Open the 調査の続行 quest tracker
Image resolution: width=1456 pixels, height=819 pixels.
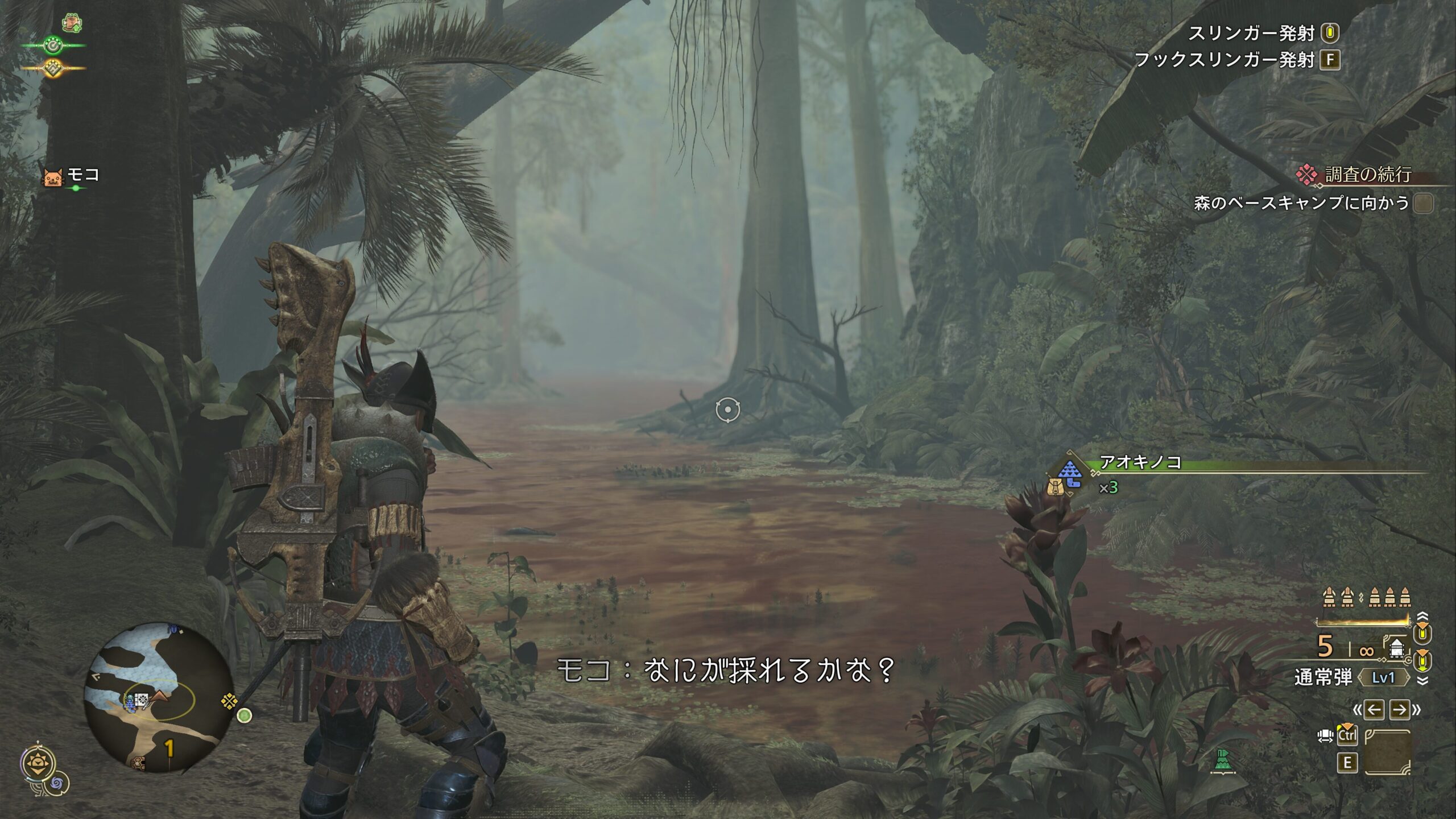1367,175
